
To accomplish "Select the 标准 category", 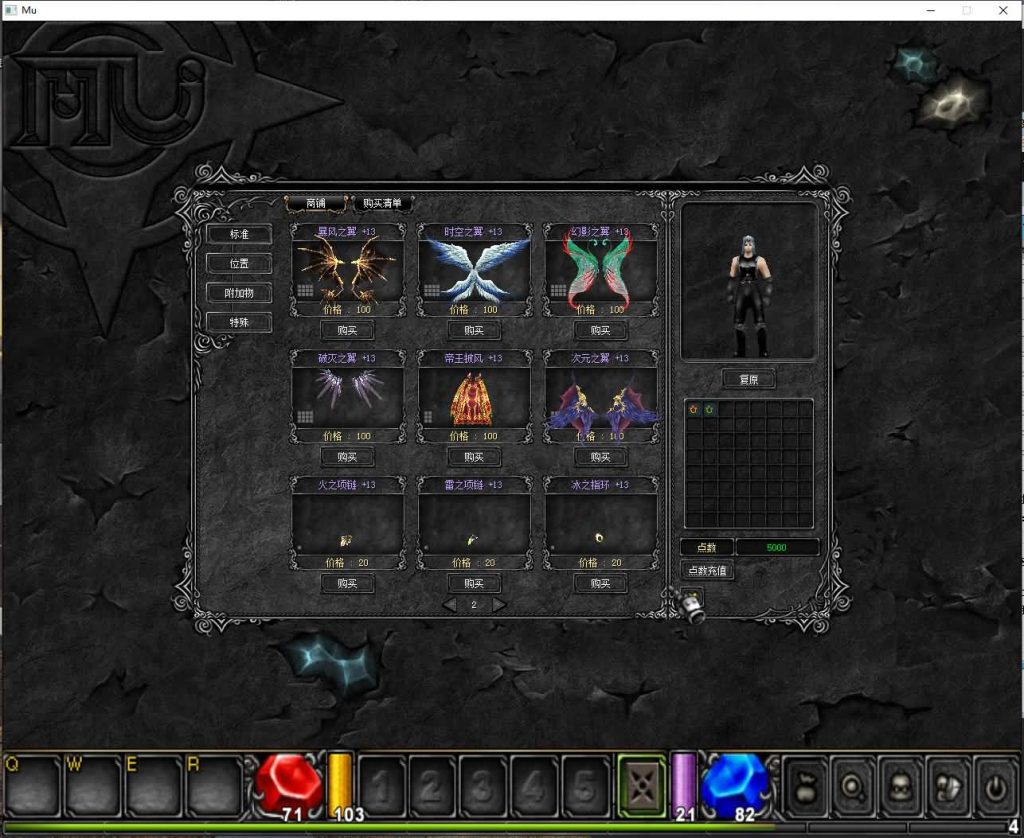I will click(x=238, y=234).
